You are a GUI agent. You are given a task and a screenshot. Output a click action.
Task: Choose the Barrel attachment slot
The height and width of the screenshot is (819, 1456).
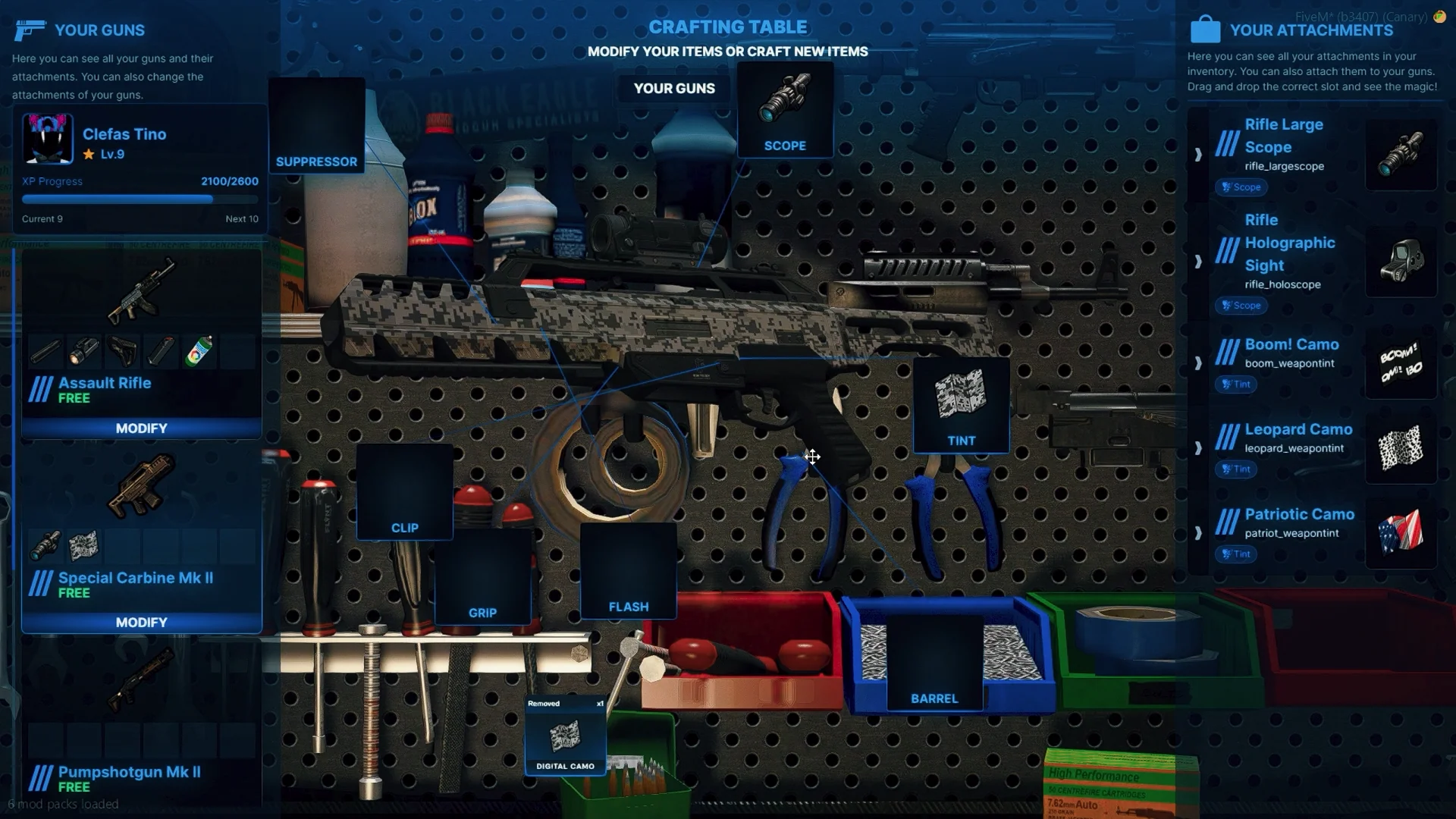[x=934, y=664]
